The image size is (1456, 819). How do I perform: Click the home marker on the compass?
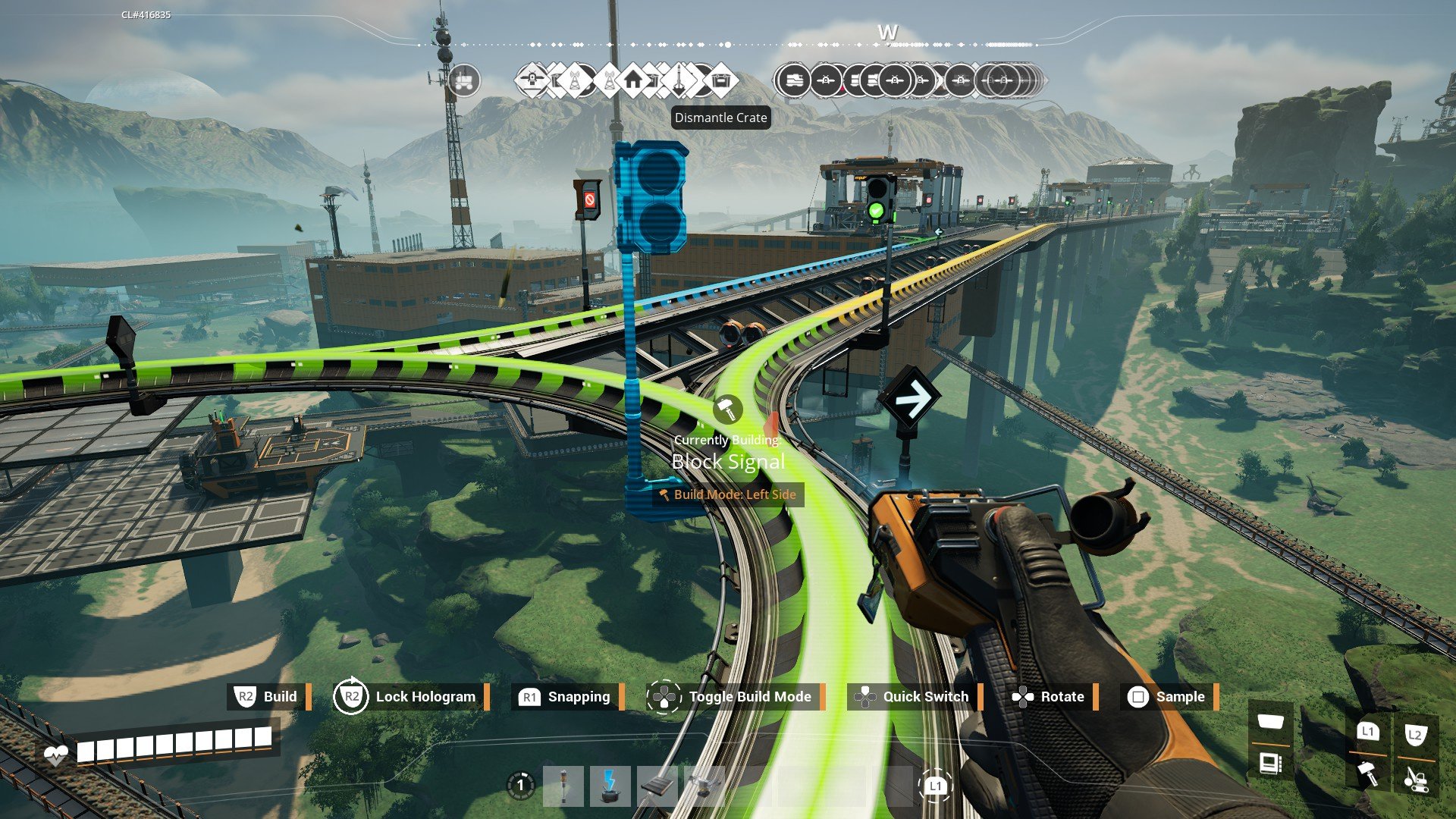click(632, 80)
